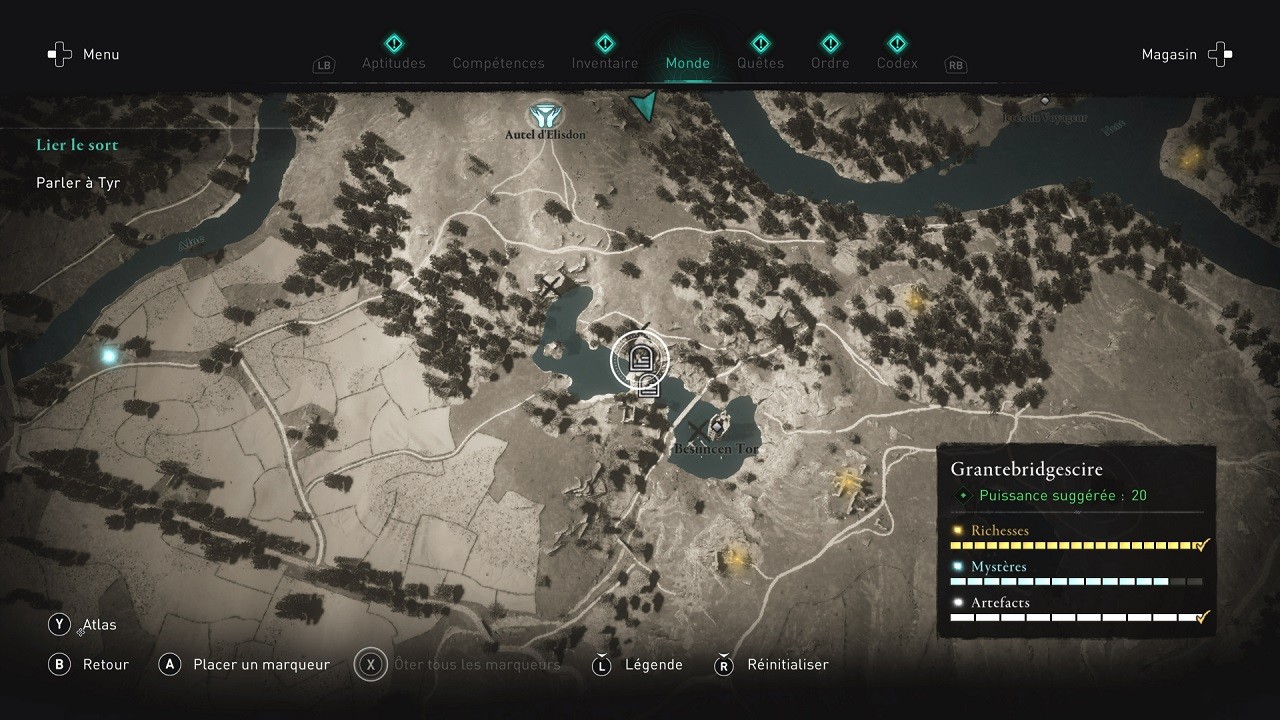The height and width of the screenshot is (720, 1280).
Task: Select the "Parler à Tyr" quest objective
Action: pos(77,182)
